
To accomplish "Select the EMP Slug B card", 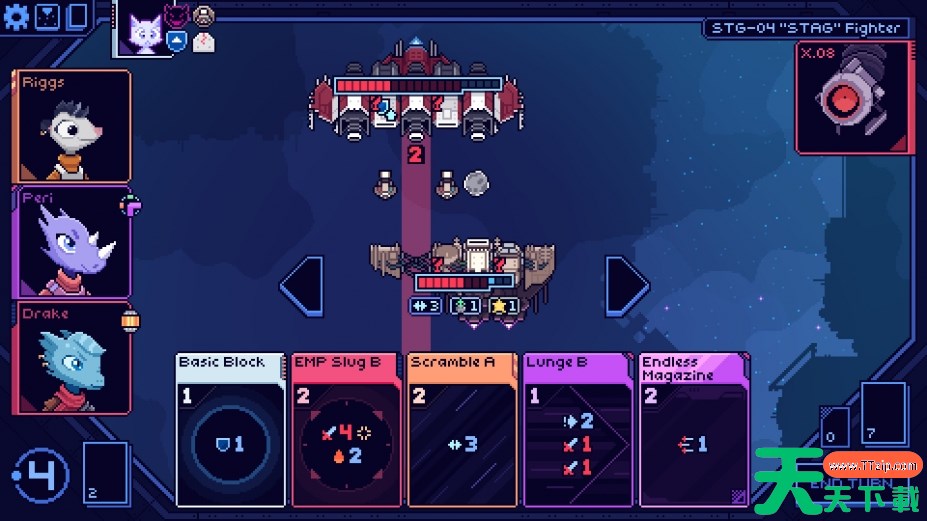I will 348,429.
